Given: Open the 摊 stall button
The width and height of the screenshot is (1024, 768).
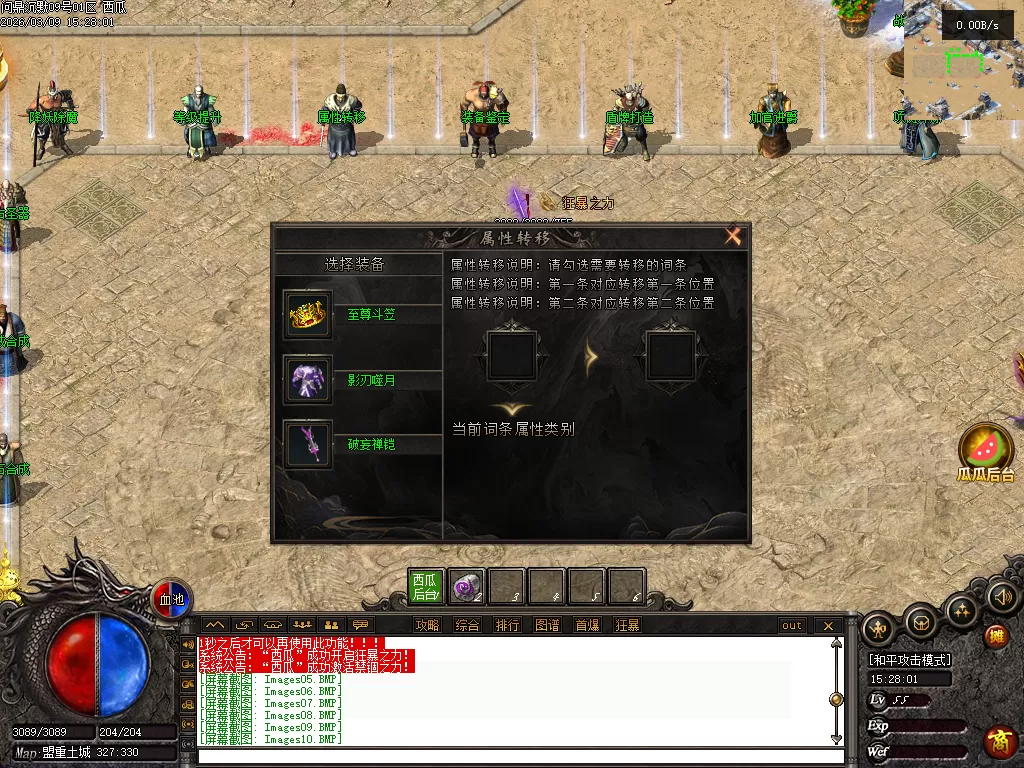Looking at the screenshot, I should coord(995,636).
